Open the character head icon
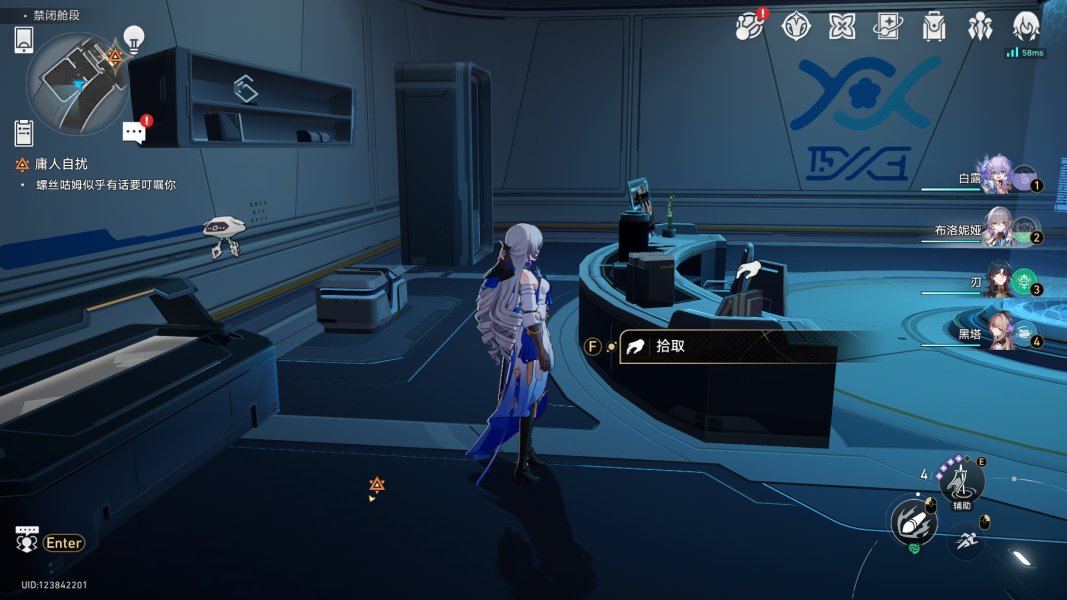 pyautogui.click(x=1026, y=26)
